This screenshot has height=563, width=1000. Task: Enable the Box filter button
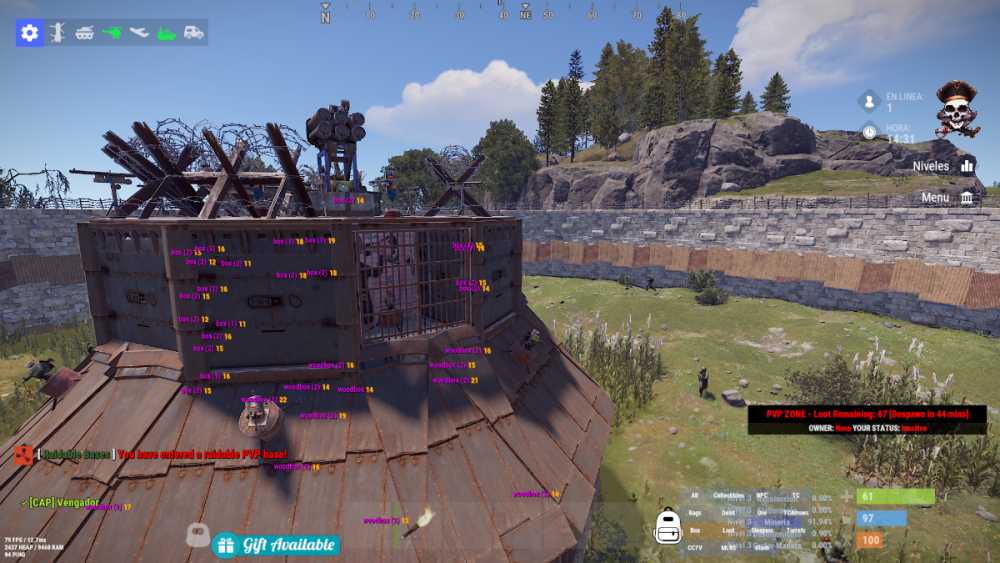695,530
